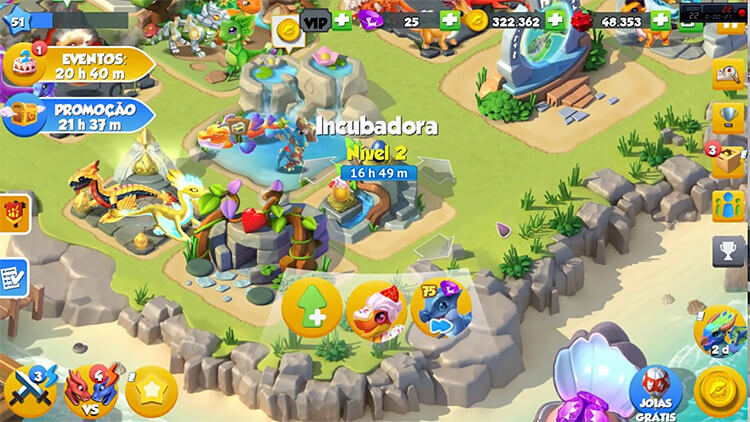Open the yellow star button
750x422 pixels.
[152, 392]
